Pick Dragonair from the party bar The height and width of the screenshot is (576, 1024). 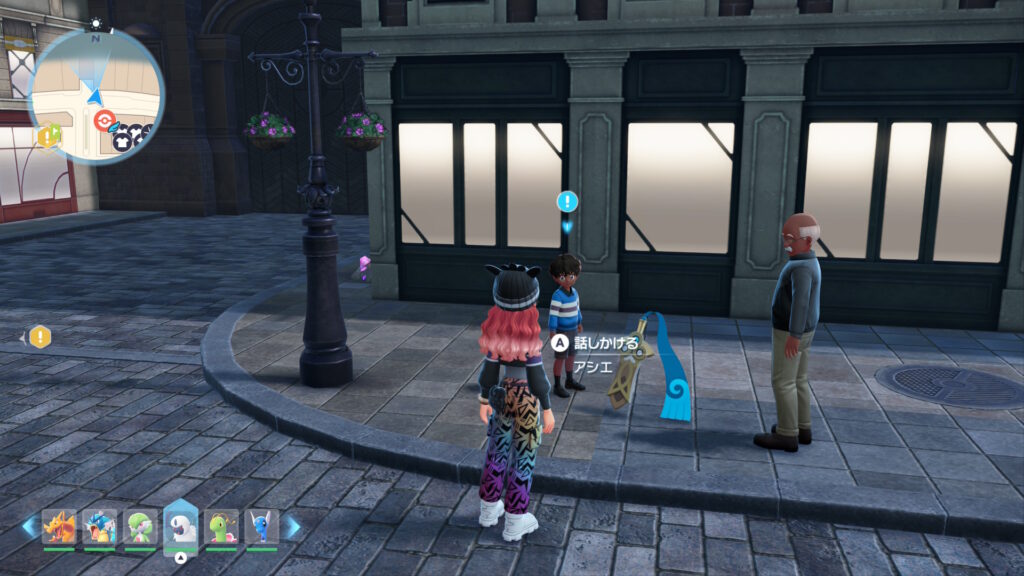coord(261,525)
